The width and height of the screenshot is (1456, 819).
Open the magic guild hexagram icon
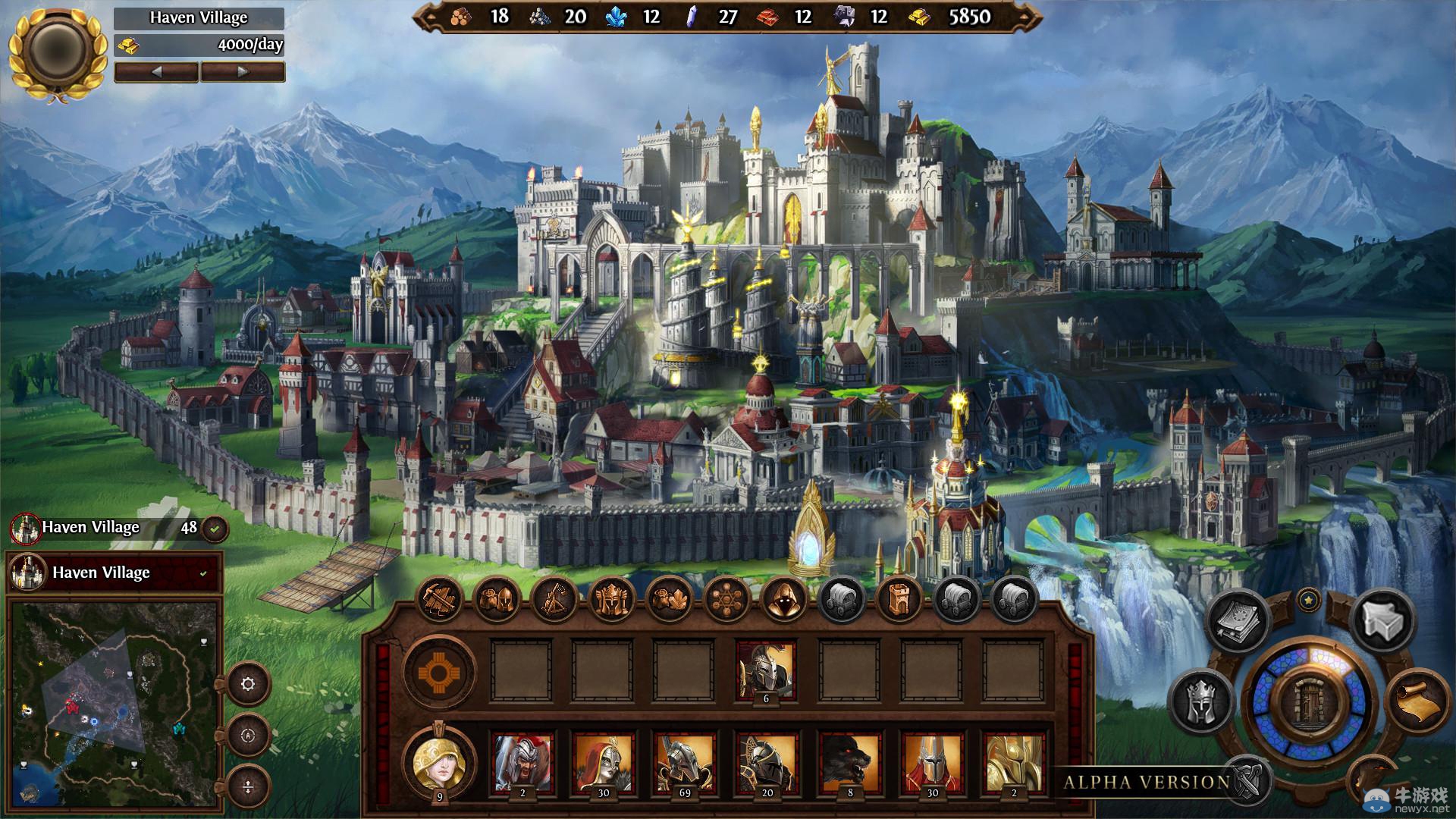726,601
